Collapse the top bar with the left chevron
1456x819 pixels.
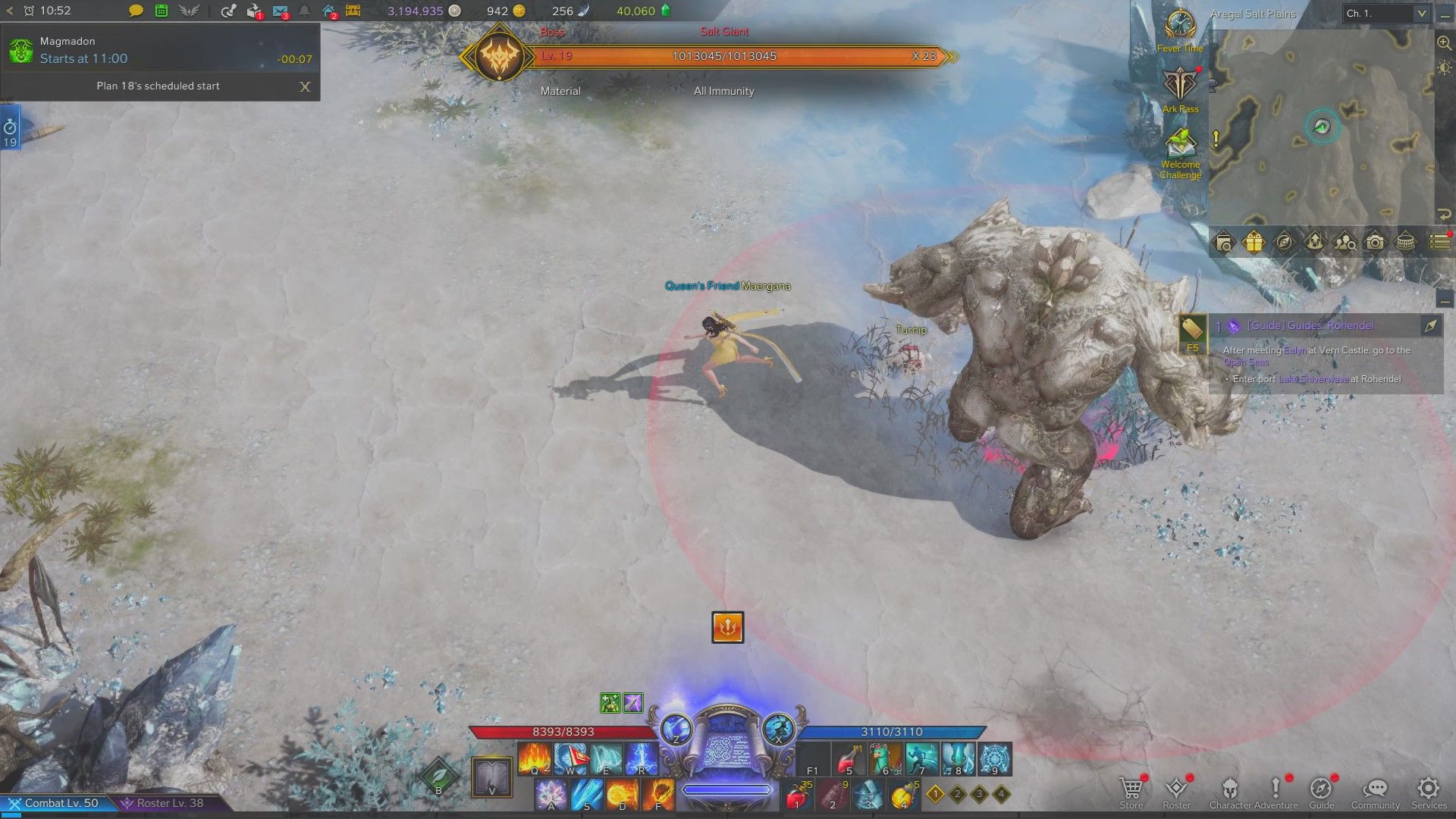tap(8, 11)
